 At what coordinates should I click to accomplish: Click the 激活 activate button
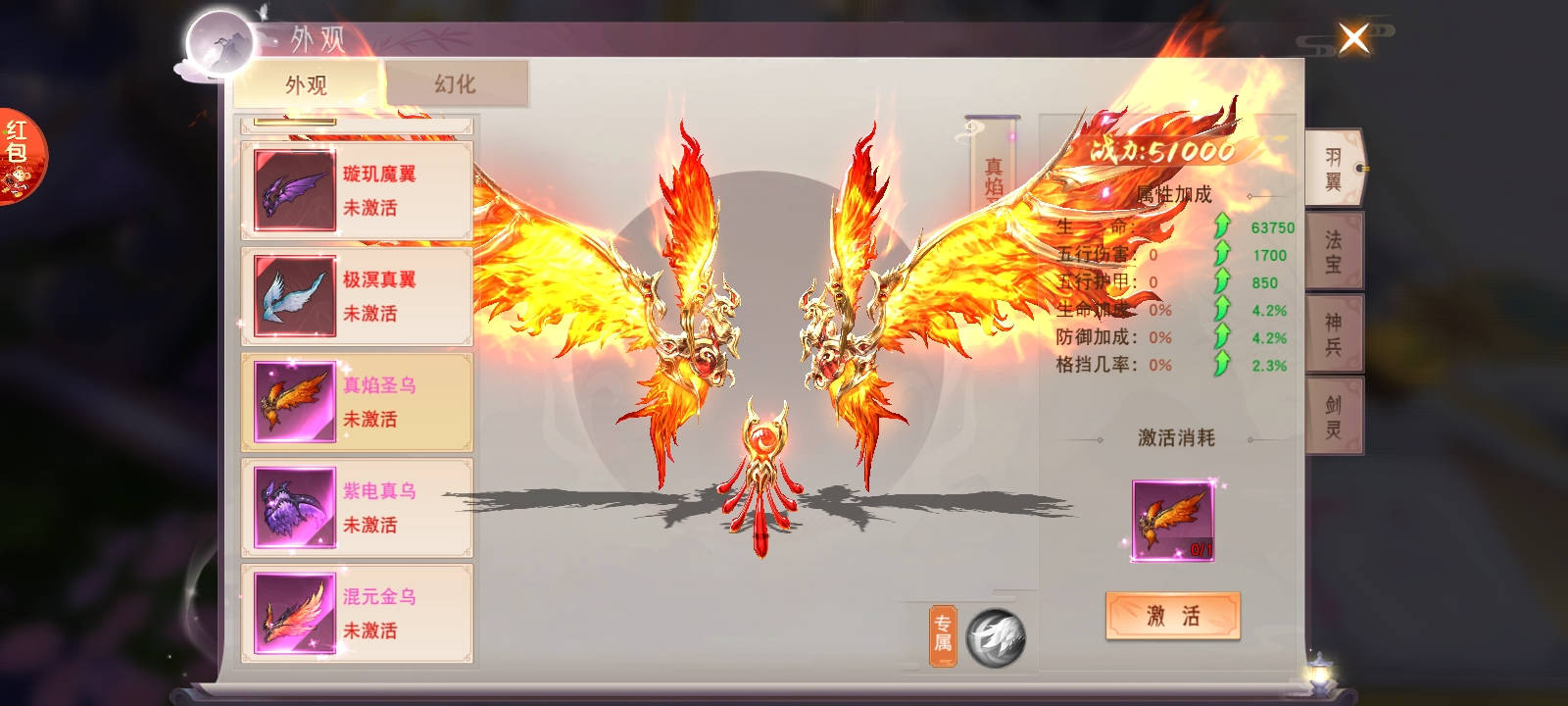point(1173,616)
